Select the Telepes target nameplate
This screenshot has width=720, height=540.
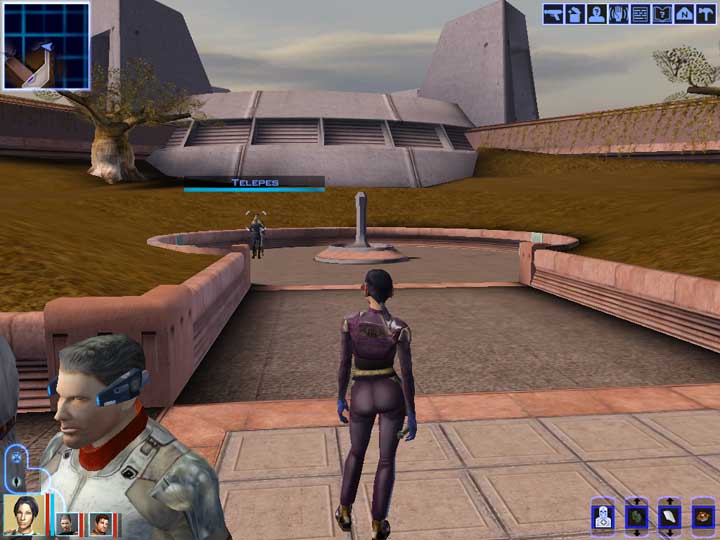tap(254, 183)
